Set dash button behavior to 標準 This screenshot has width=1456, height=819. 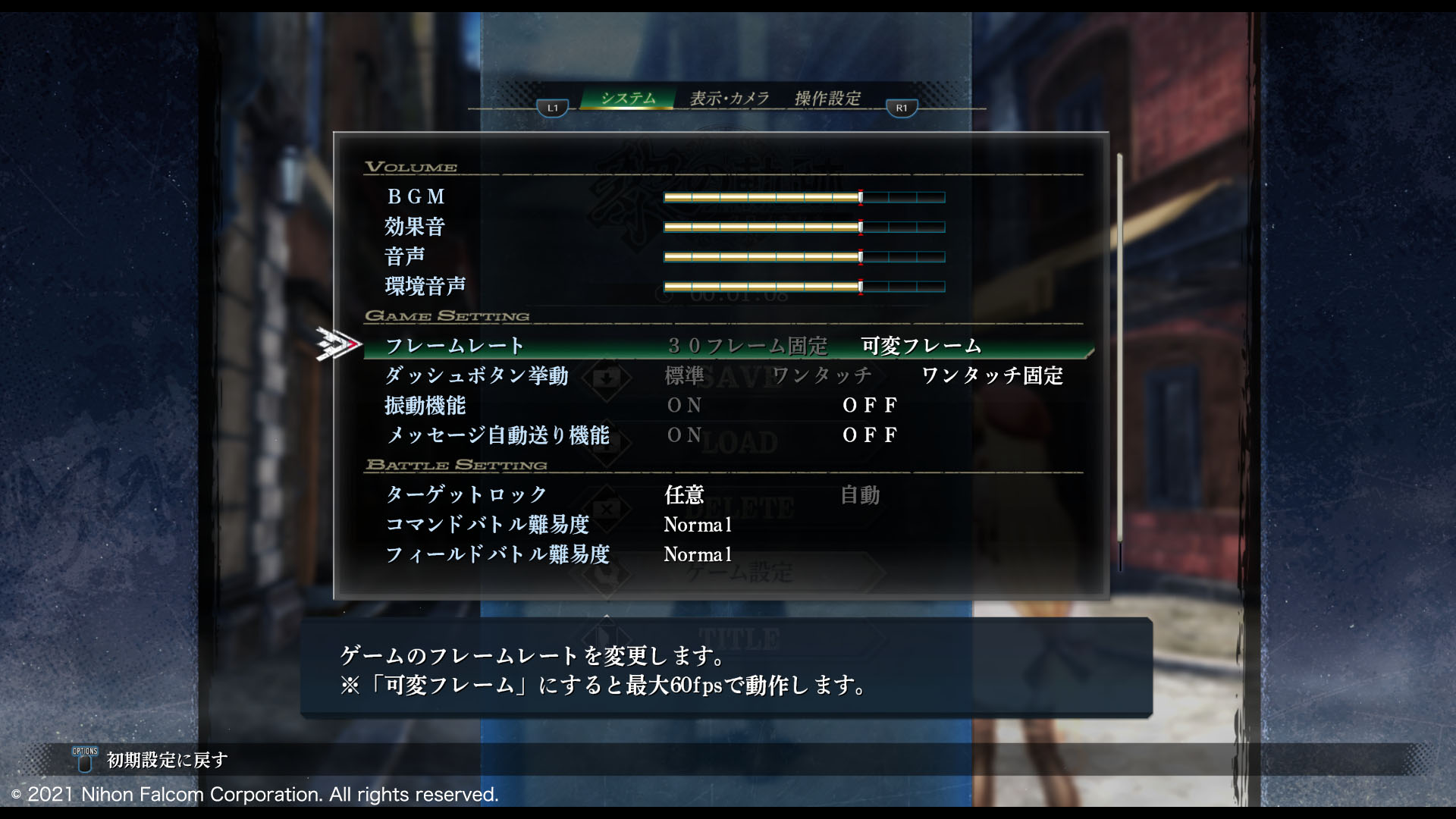pyautogui.click(x=684, y=375)
